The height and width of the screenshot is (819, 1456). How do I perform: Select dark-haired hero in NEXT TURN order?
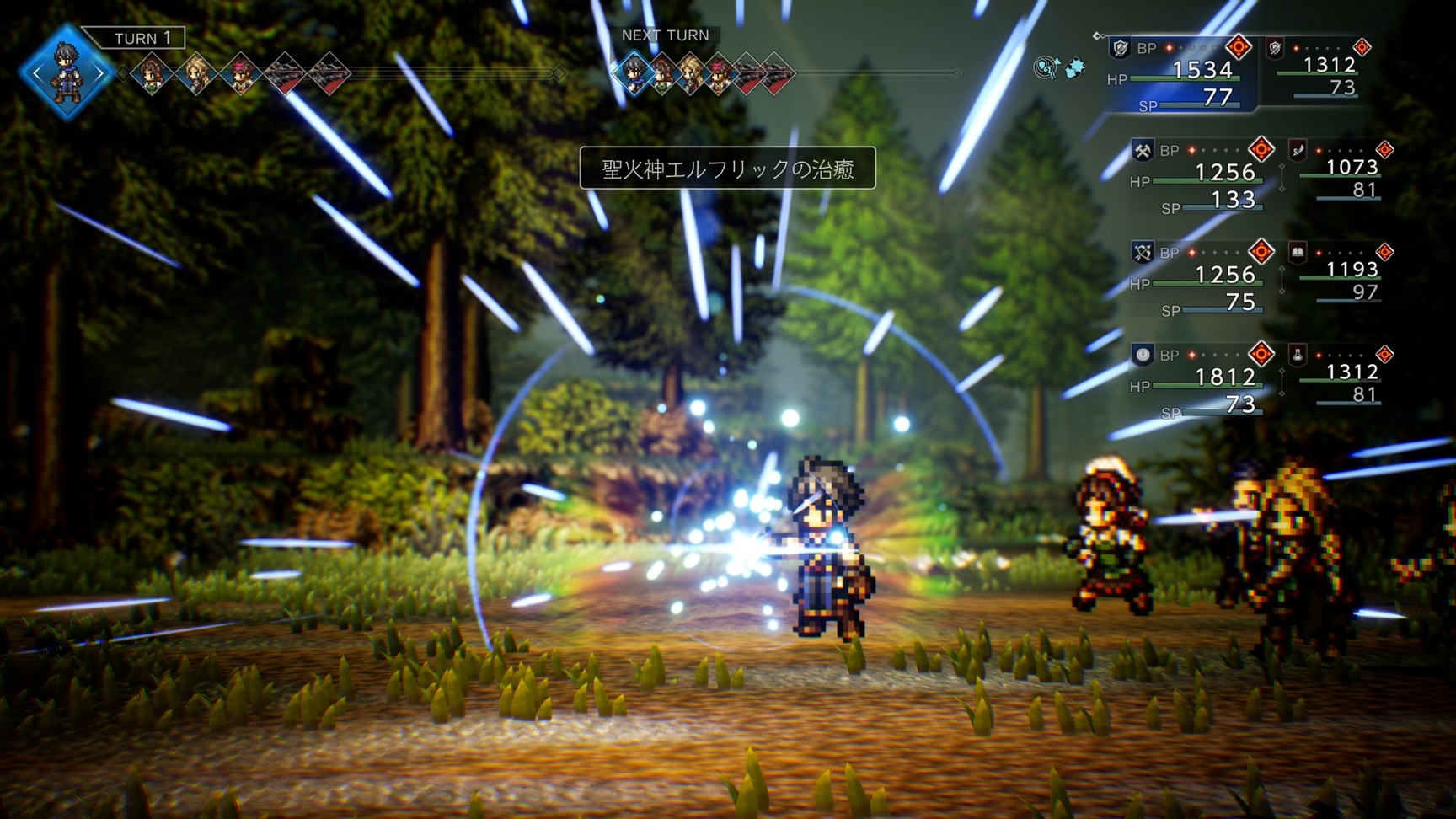coord(633,73)
